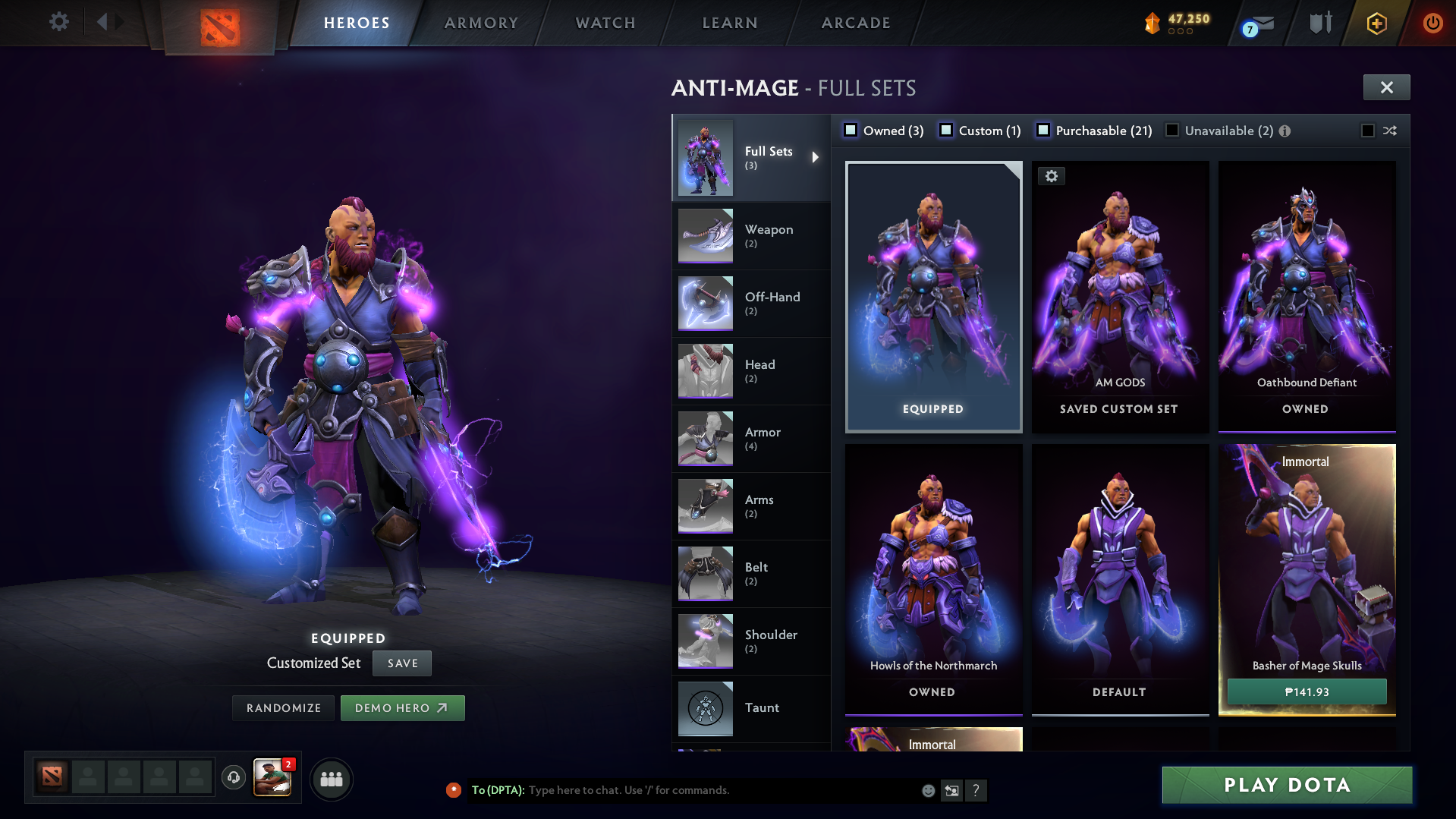Open the WATCH menu tab
Image resolution: width=1456 pixels, height=819 pixels.
coord(605,23)
